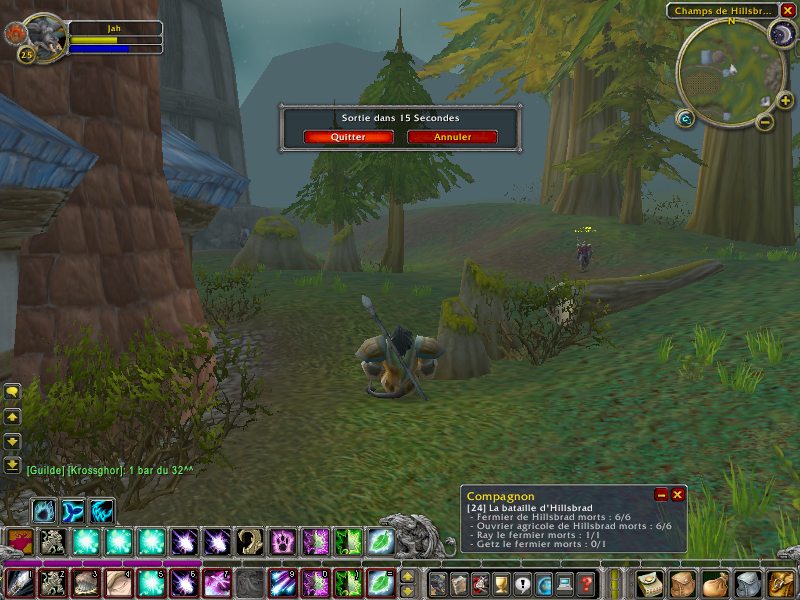The height and width of the screenshot is (600, 800).
Task: Activate the golden horn ability icon
Action: point(249,542)
